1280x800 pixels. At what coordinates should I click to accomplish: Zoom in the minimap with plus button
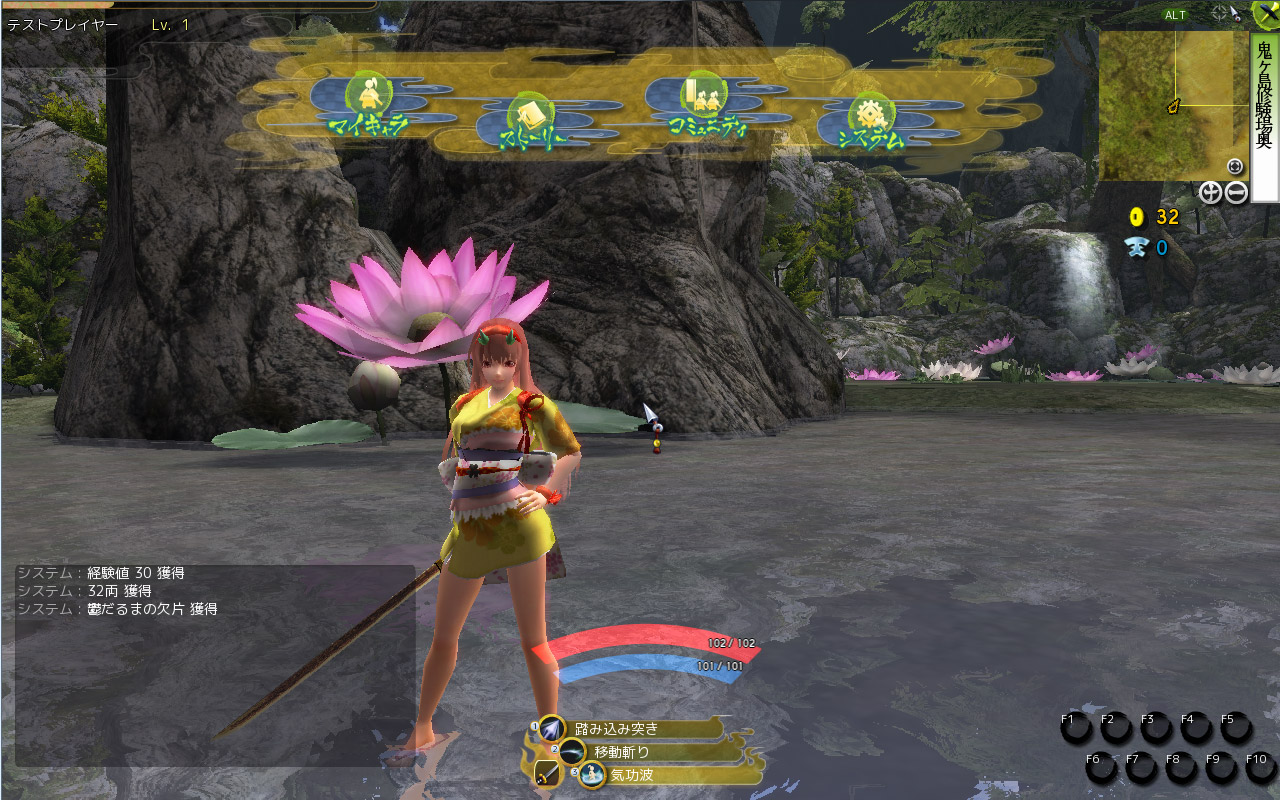[1210, 193]
